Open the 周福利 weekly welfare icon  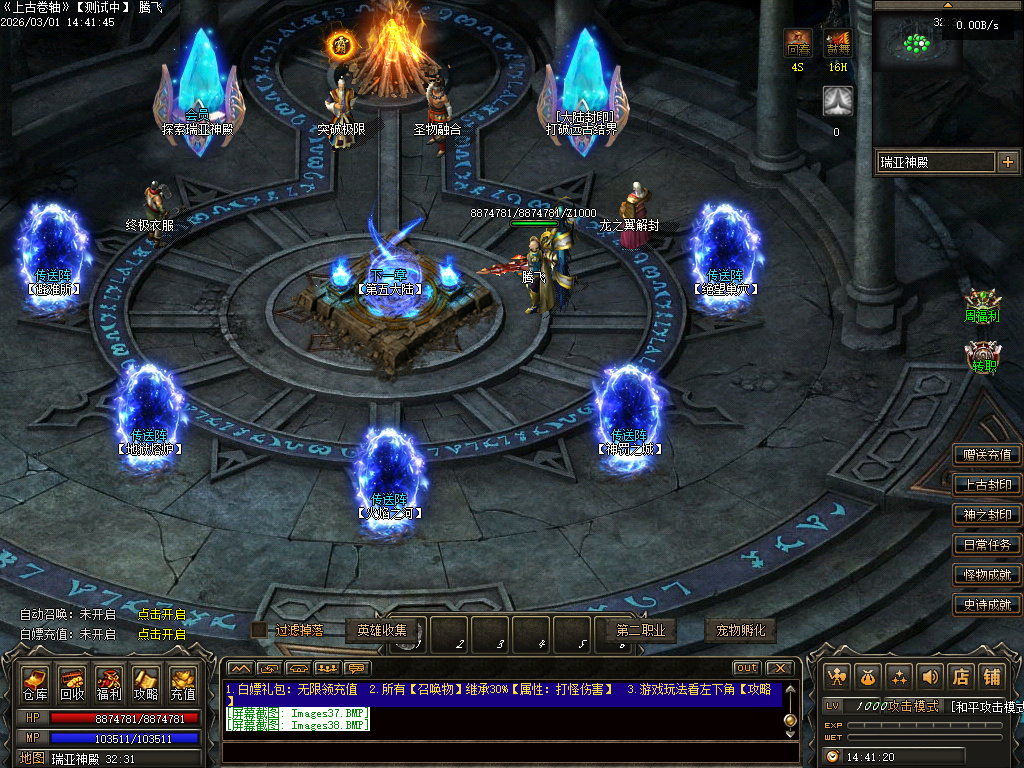pyautogui.click(x=982, y=305)
